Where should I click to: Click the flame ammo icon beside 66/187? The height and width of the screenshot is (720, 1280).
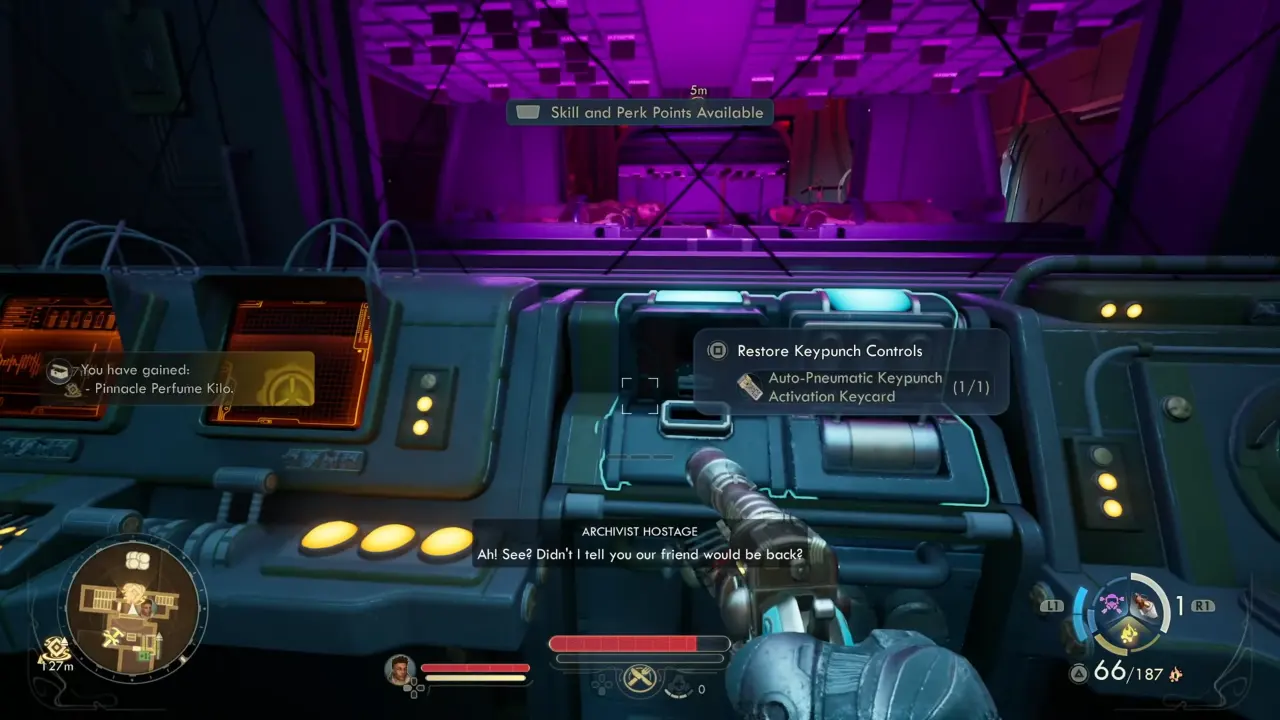tap(1176, 674)
